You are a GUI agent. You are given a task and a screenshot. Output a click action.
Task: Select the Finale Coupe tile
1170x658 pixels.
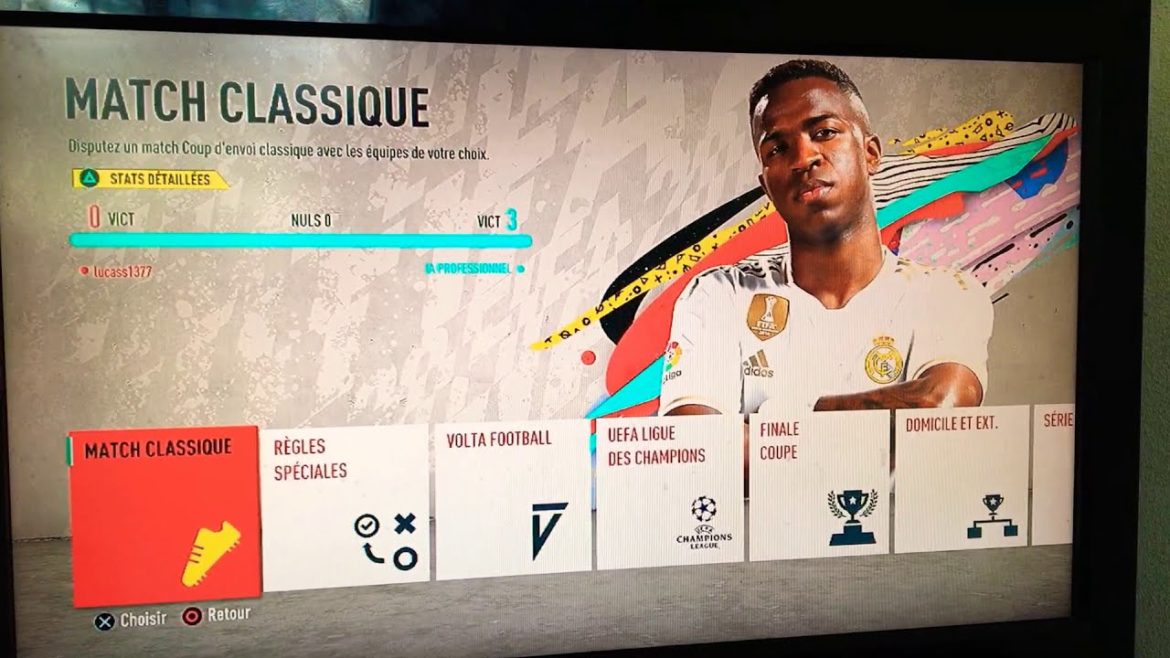[x=819, y=485]
